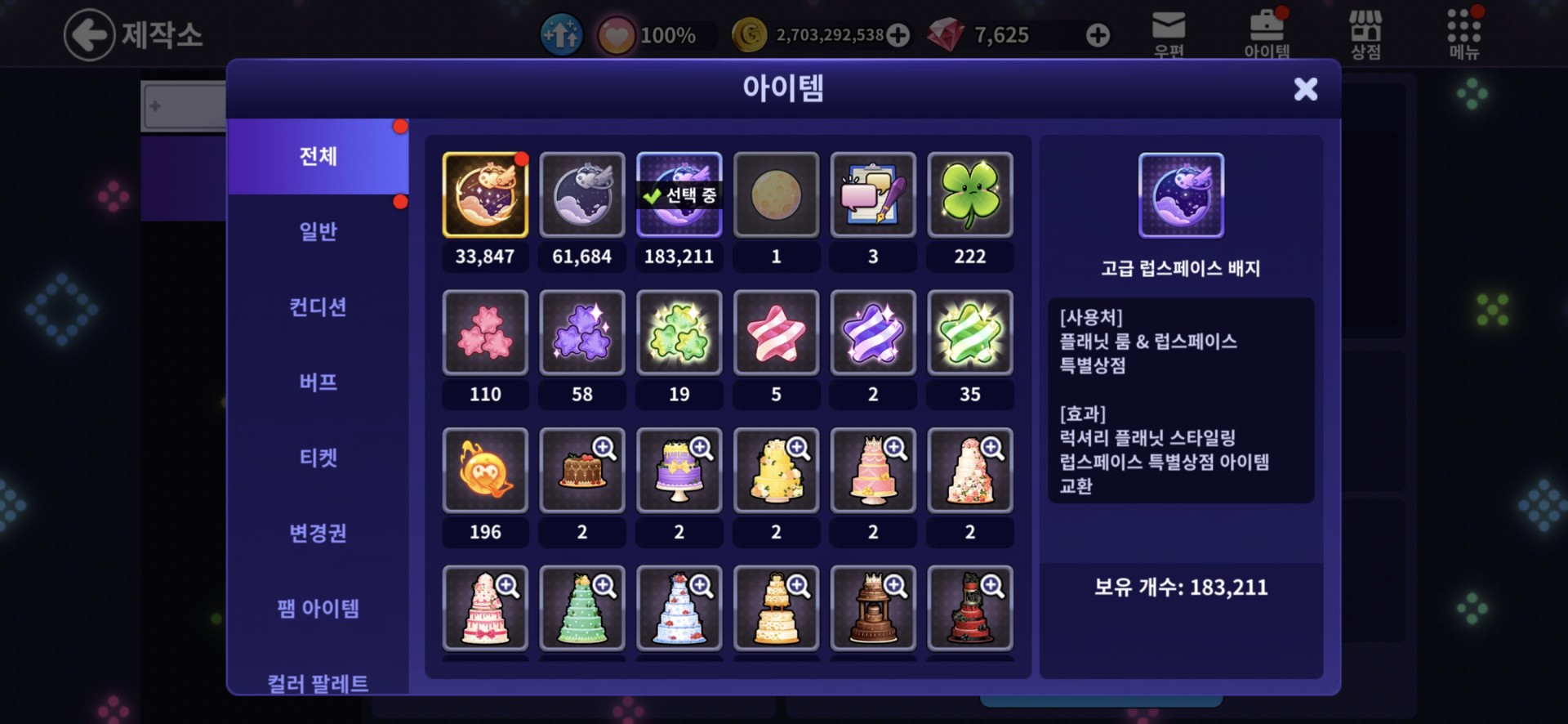Close the 아이템 window
The height and width of the screenshot is (724, 1568).
pyautogui.click(x=1305, y=89)
